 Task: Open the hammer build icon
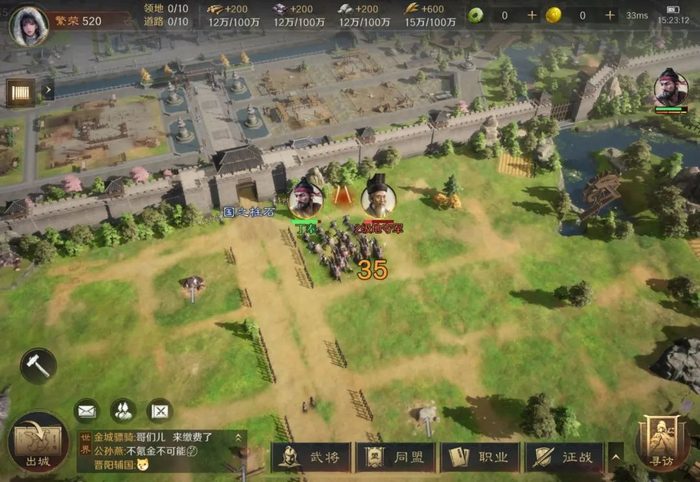click(x=37, y=366)
